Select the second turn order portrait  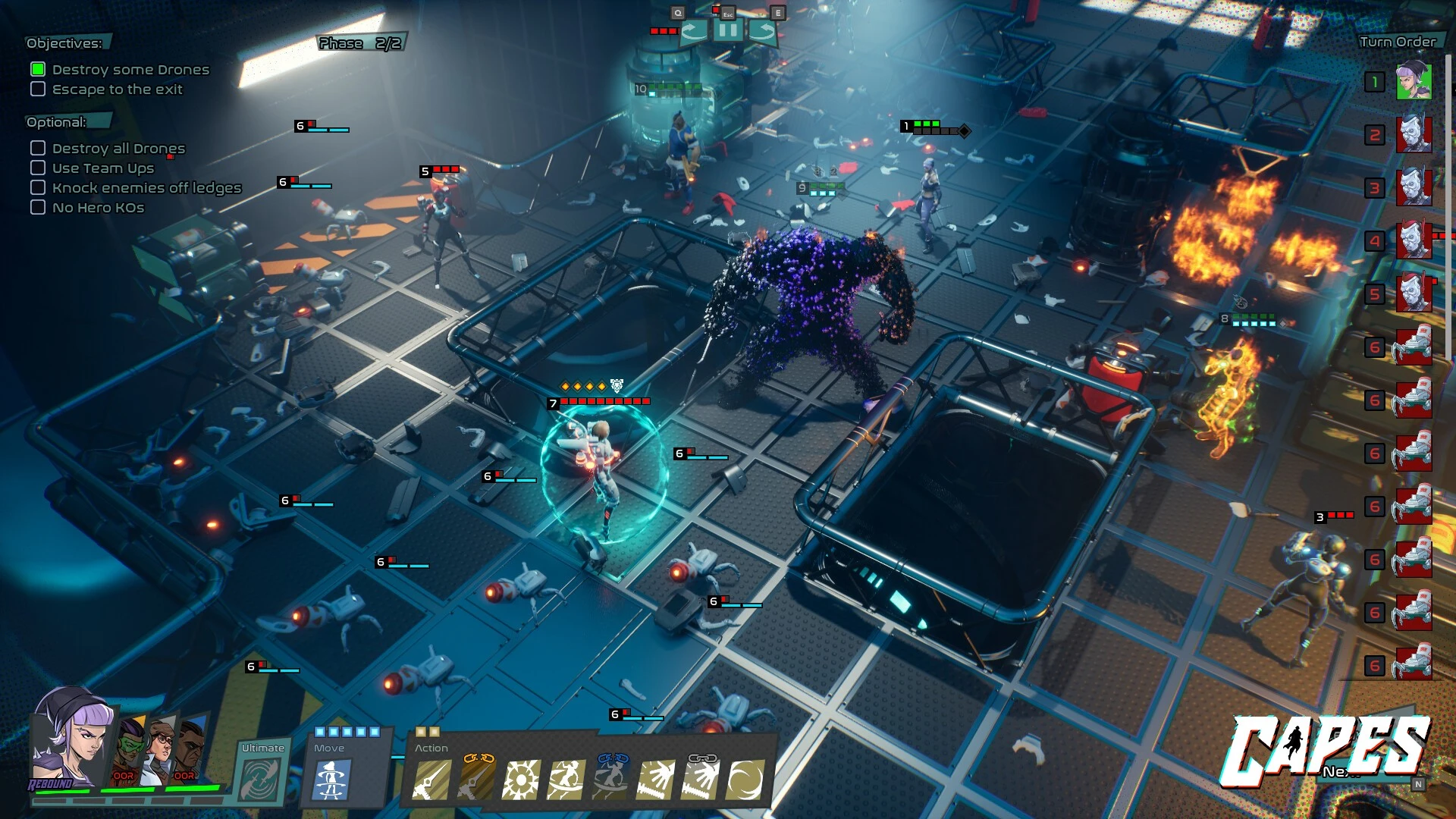1414,135
